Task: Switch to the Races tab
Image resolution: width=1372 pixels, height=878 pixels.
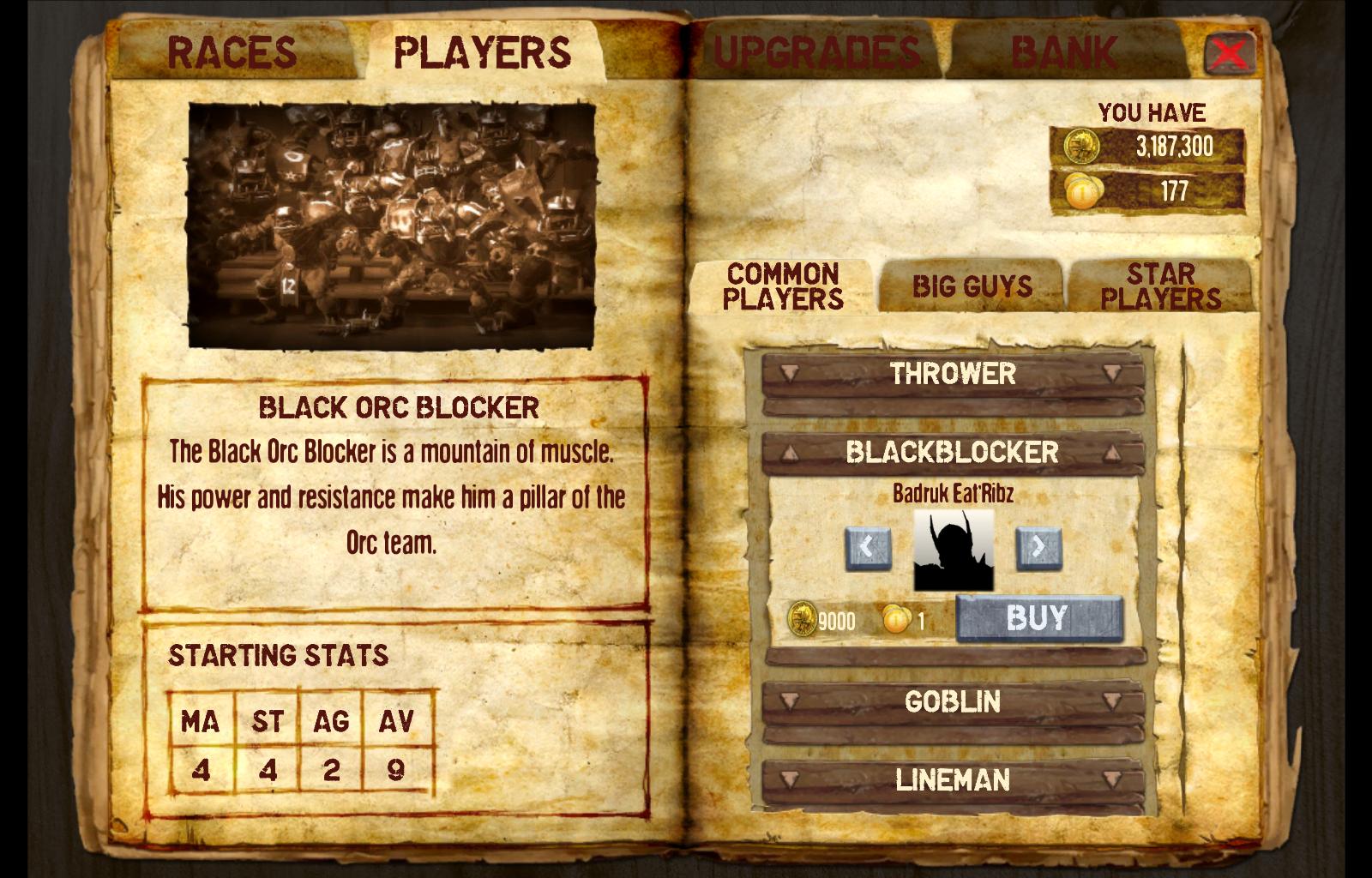Action: (232, 51)
